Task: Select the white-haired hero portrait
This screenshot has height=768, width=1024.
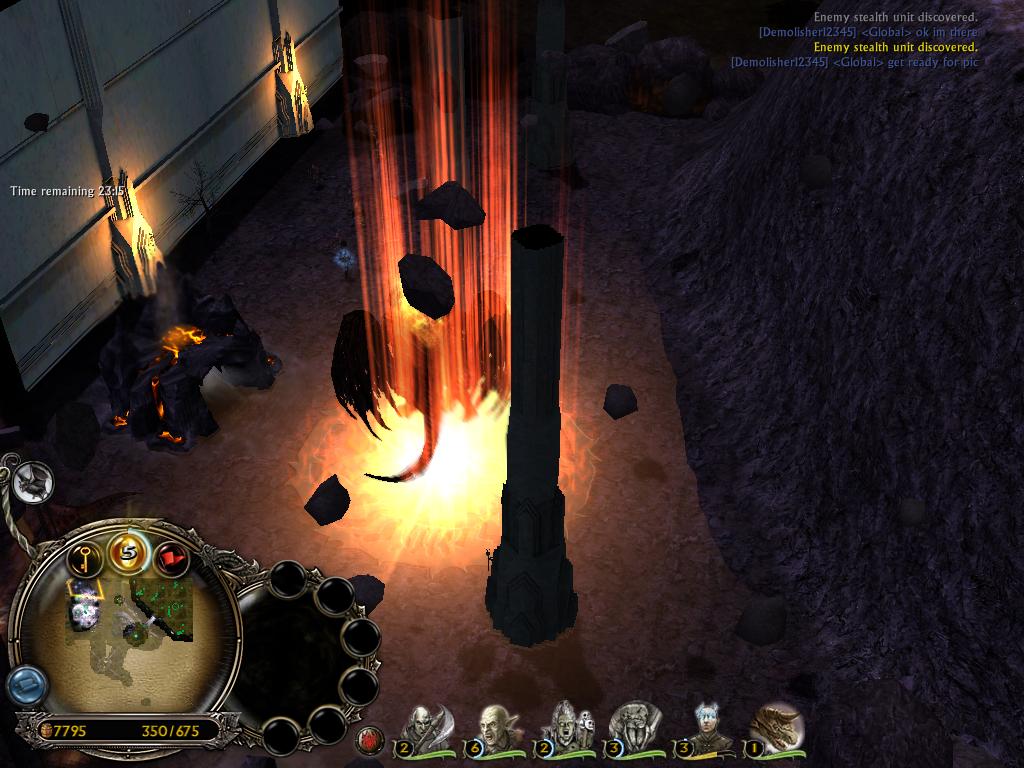Action: click(707, 727)
